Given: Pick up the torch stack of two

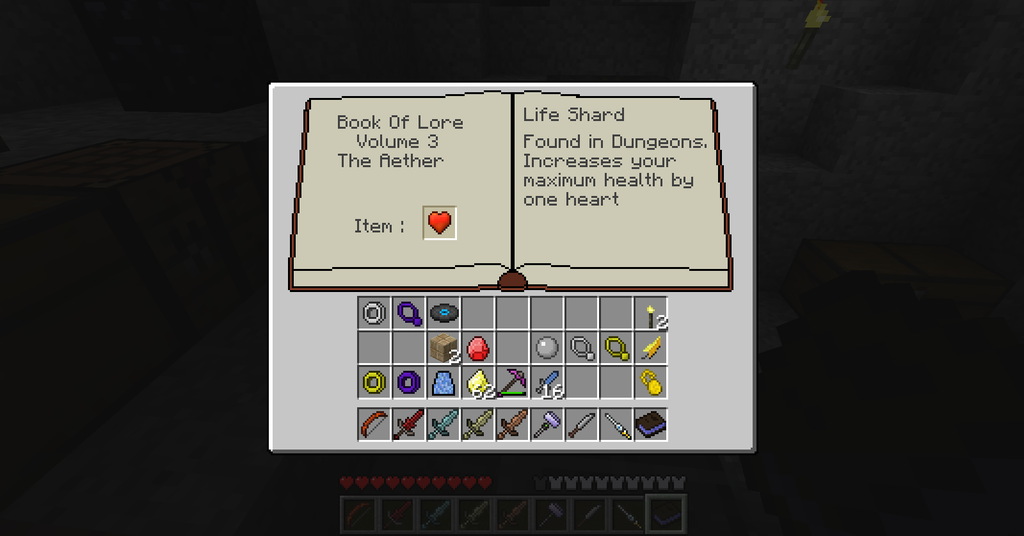Looking at the screenshot, I should 651,314.
